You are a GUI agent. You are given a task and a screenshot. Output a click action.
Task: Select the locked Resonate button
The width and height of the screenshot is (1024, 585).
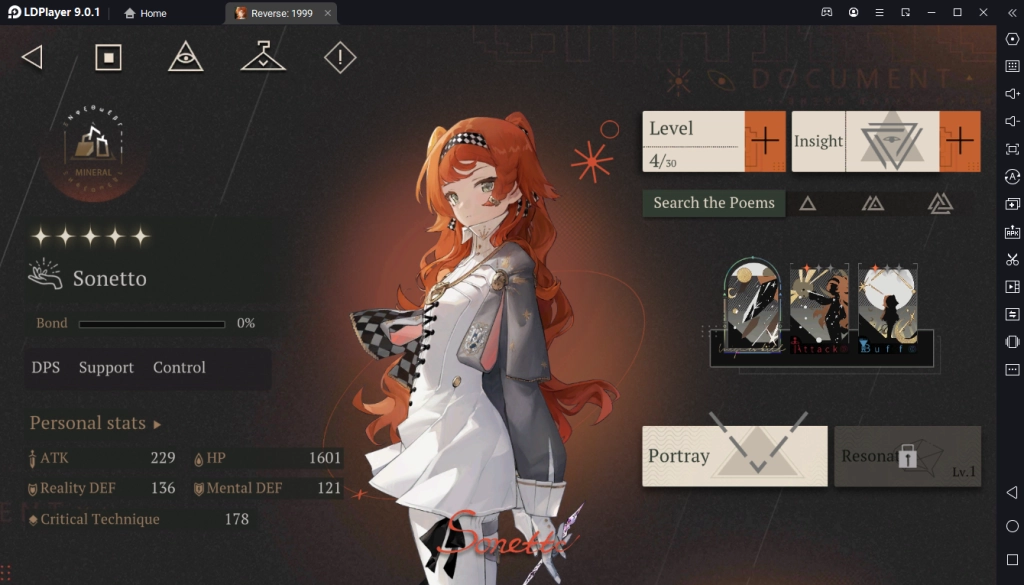pyautogui.click(x=907, y=457)
